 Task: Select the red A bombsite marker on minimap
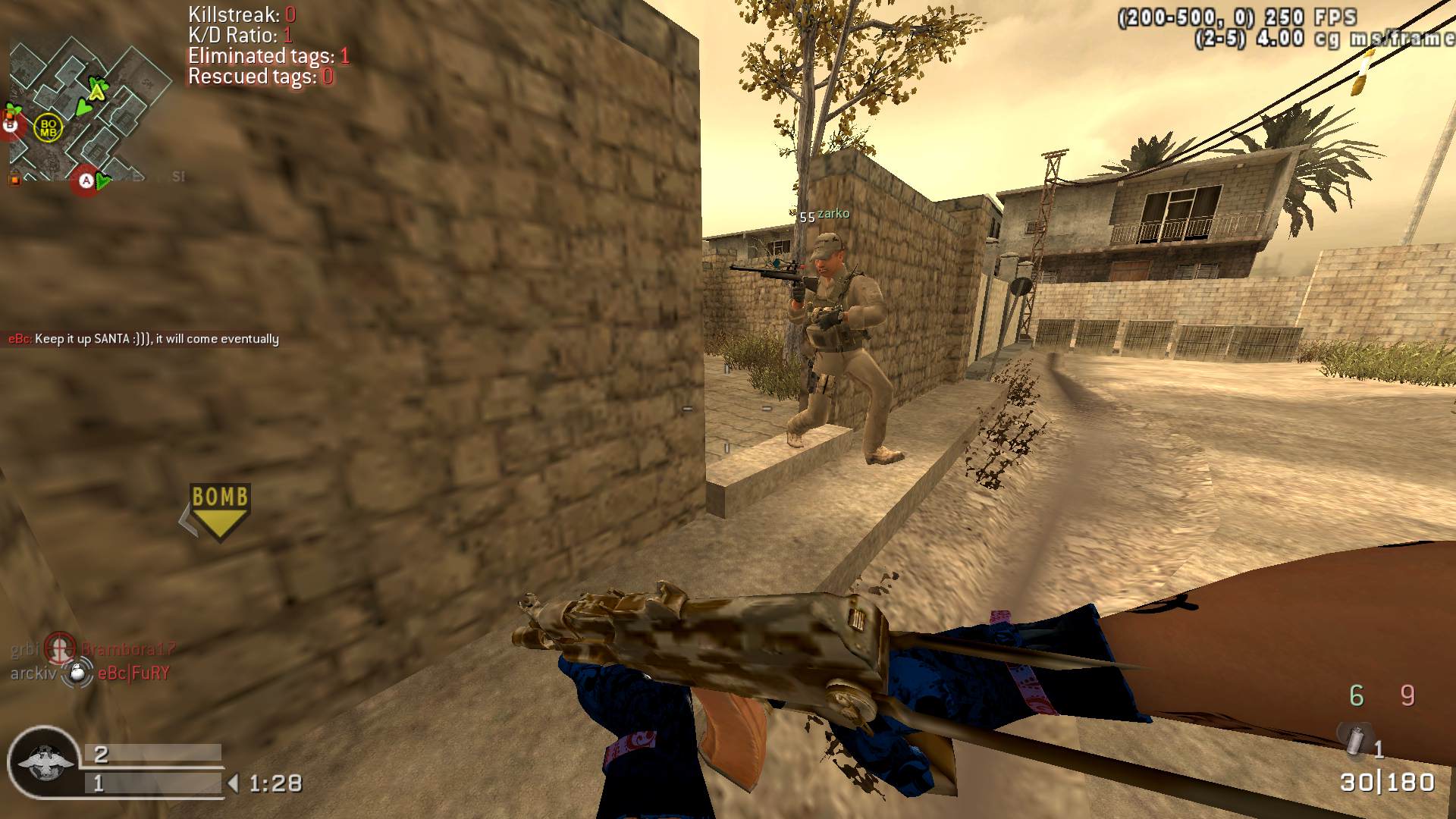(x=86, y=181)
